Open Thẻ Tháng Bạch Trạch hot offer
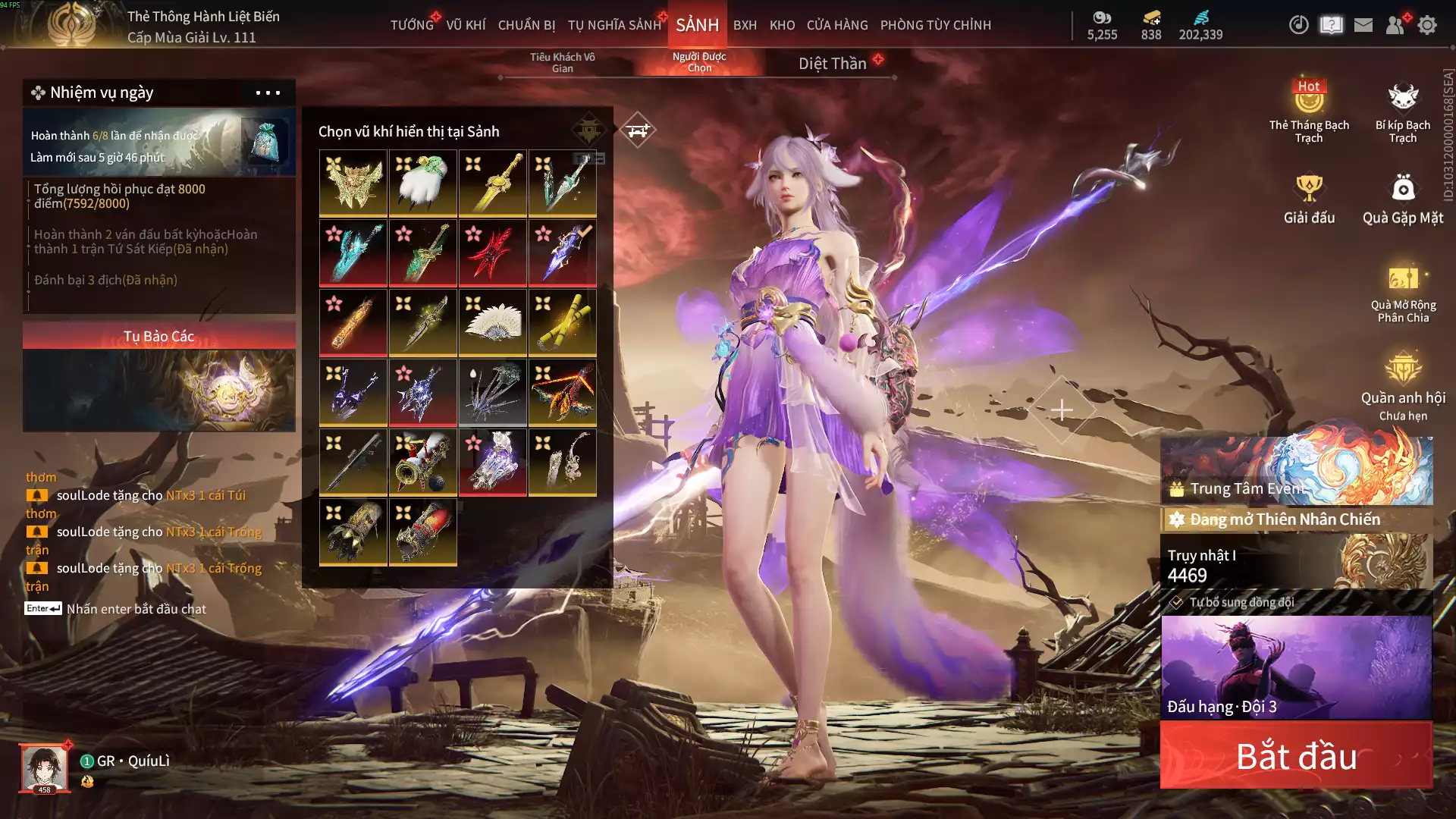The image size is (1456, 819). click(1309, 111)
